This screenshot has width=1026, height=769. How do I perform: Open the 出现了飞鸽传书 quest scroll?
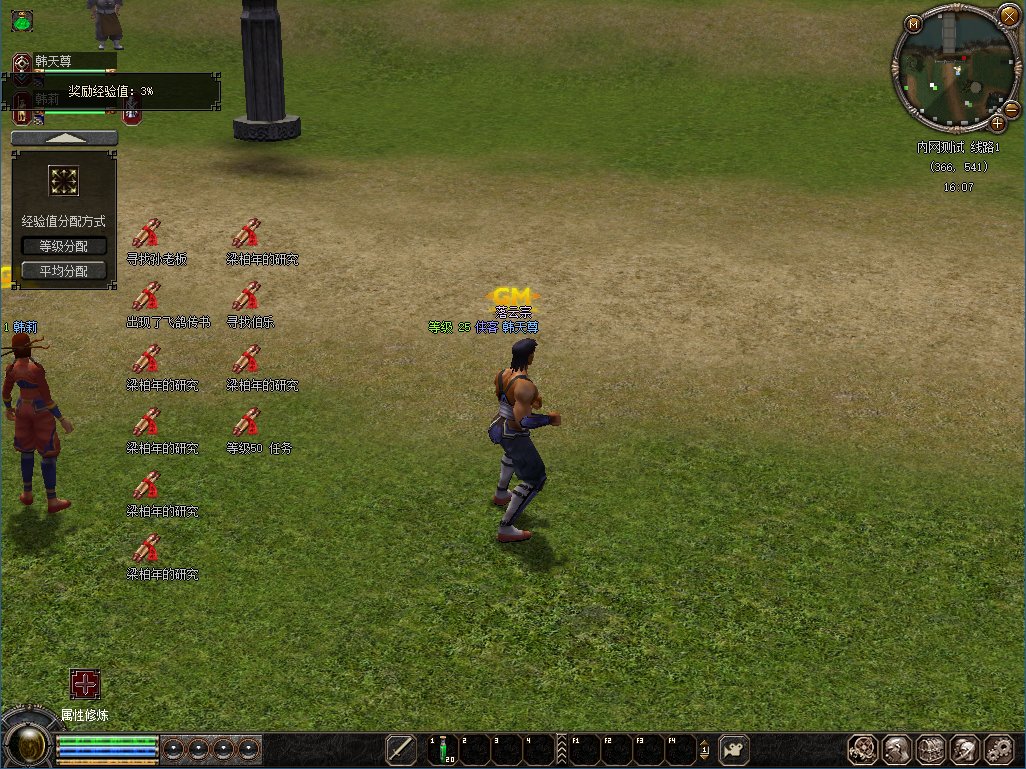coord(147,296)
